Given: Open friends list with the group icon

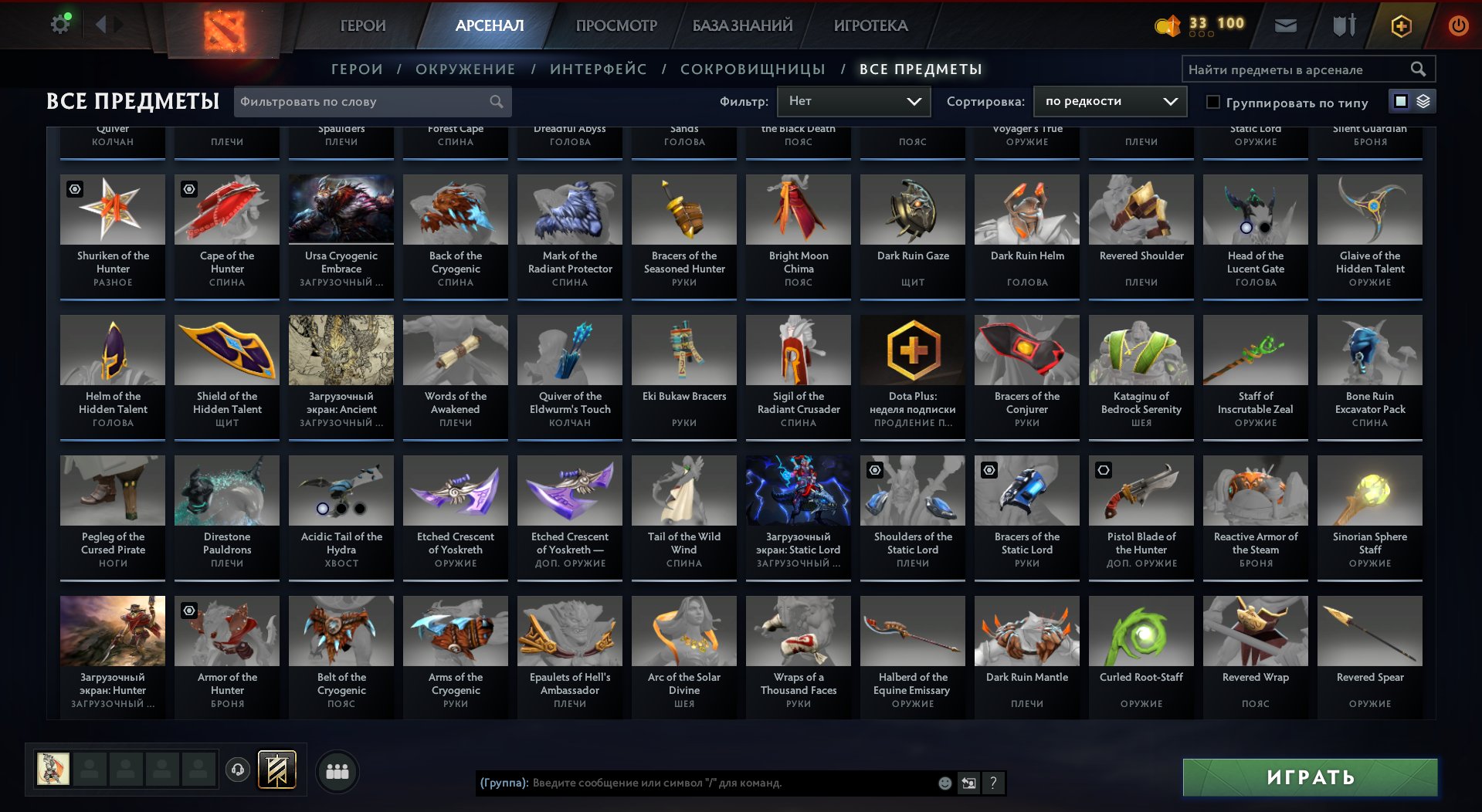Looking at the screenshot, I should (336, 770).
